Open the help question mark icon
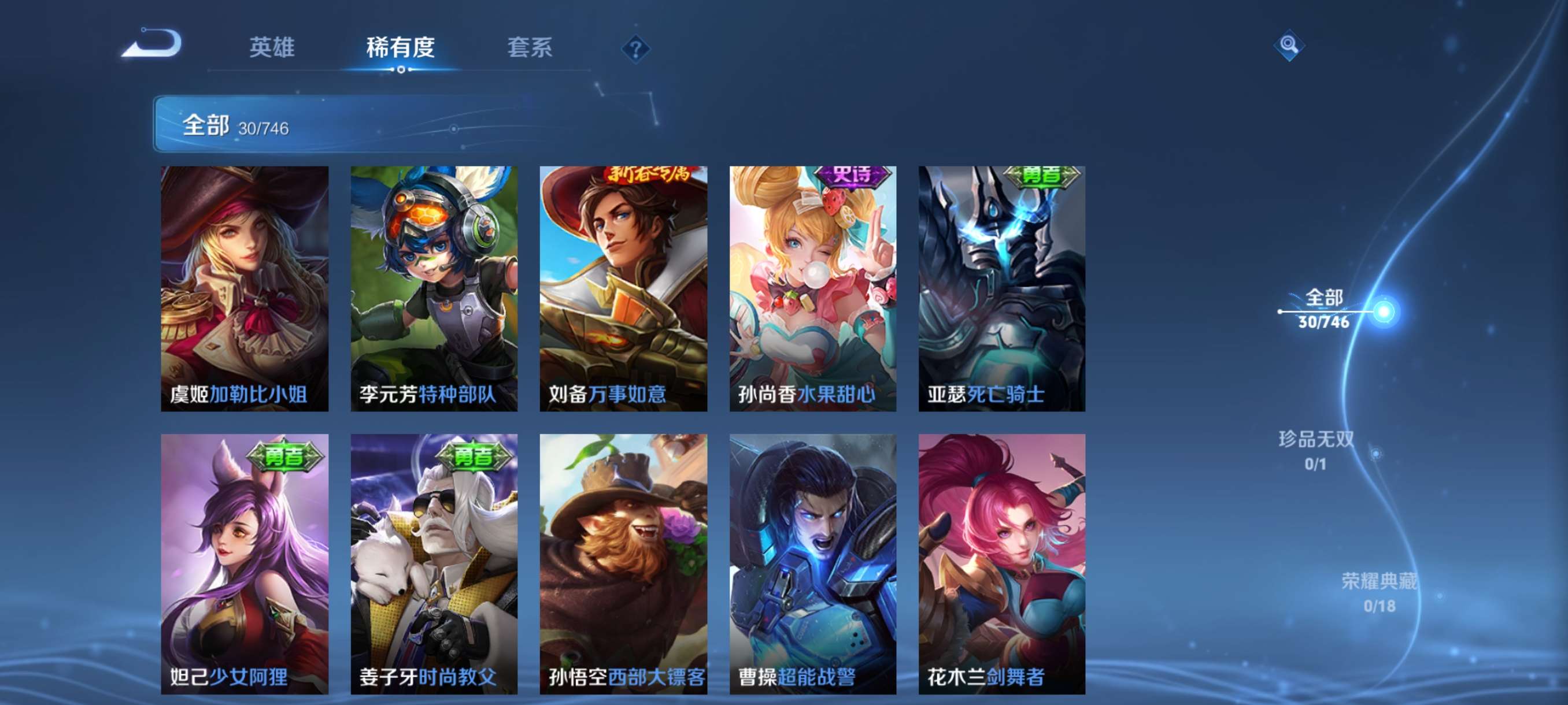Image resolution: width=1568 pixels, height=705 pixels. tap(635, 50)
